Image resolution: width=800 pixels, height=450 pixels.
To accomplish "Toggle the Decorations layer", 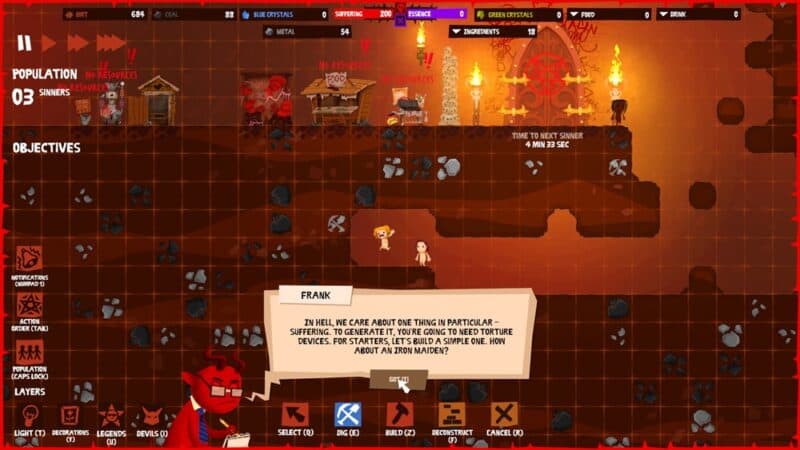I will click(70, 415).
